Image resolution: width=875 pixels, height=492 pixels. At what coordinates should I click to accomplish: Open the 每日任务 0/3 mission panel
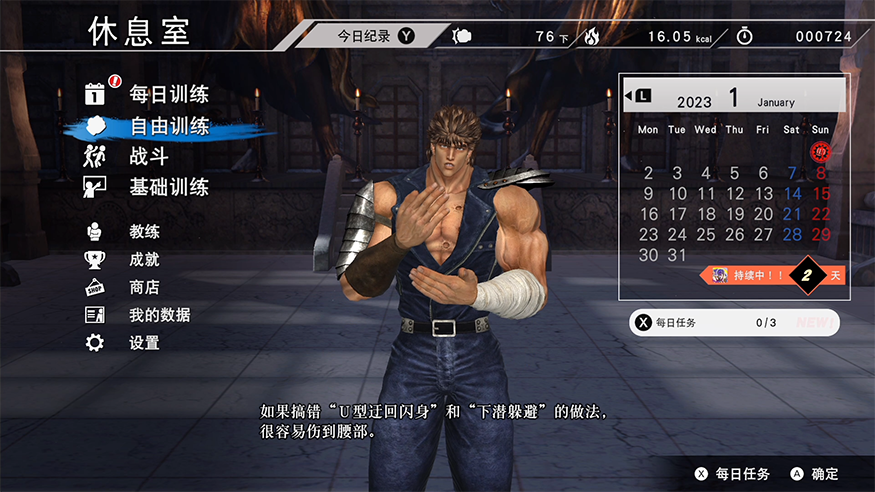(733, 323)
